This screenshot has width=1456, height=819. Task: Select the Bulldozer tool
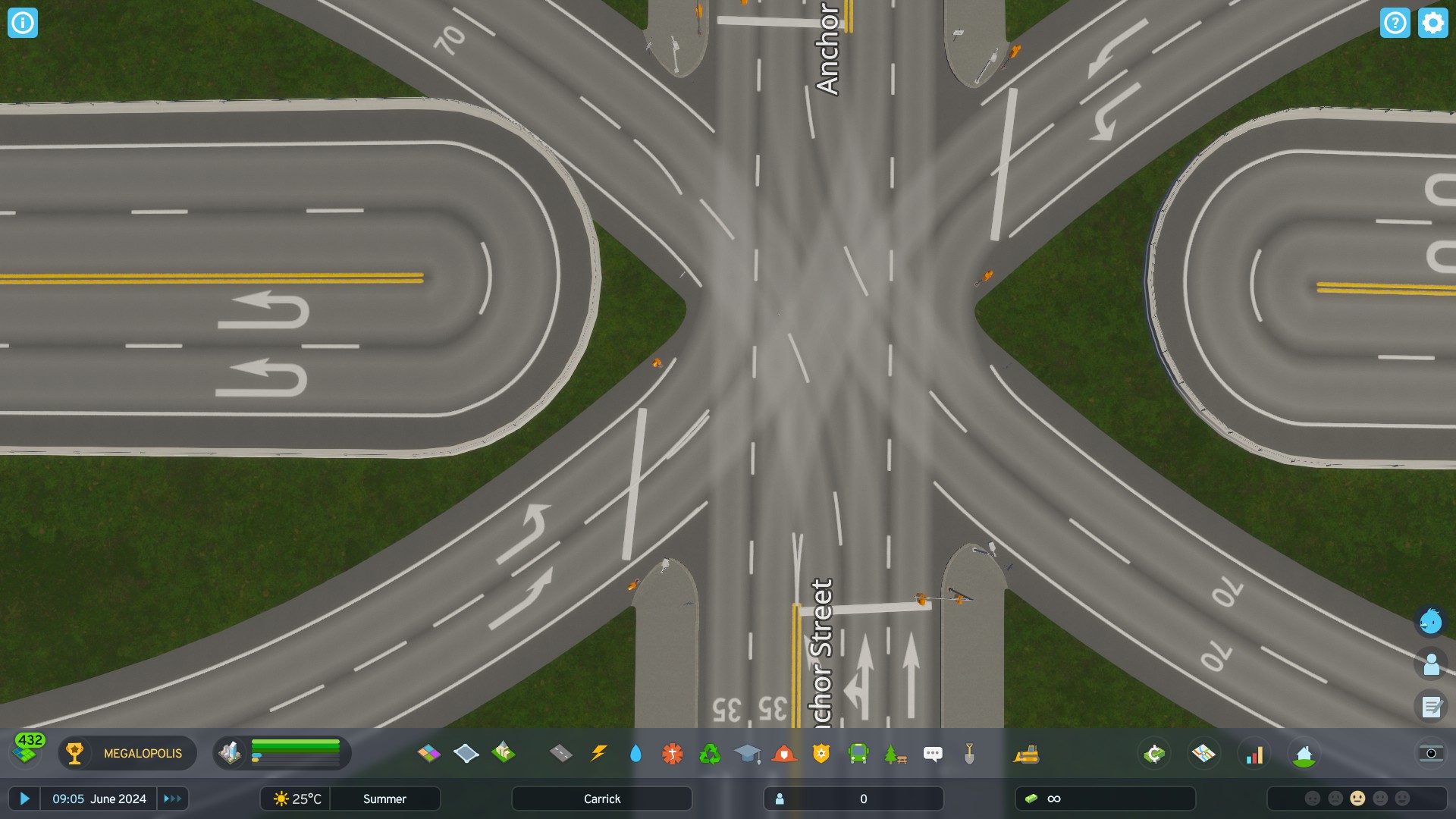pos(1027,753)
